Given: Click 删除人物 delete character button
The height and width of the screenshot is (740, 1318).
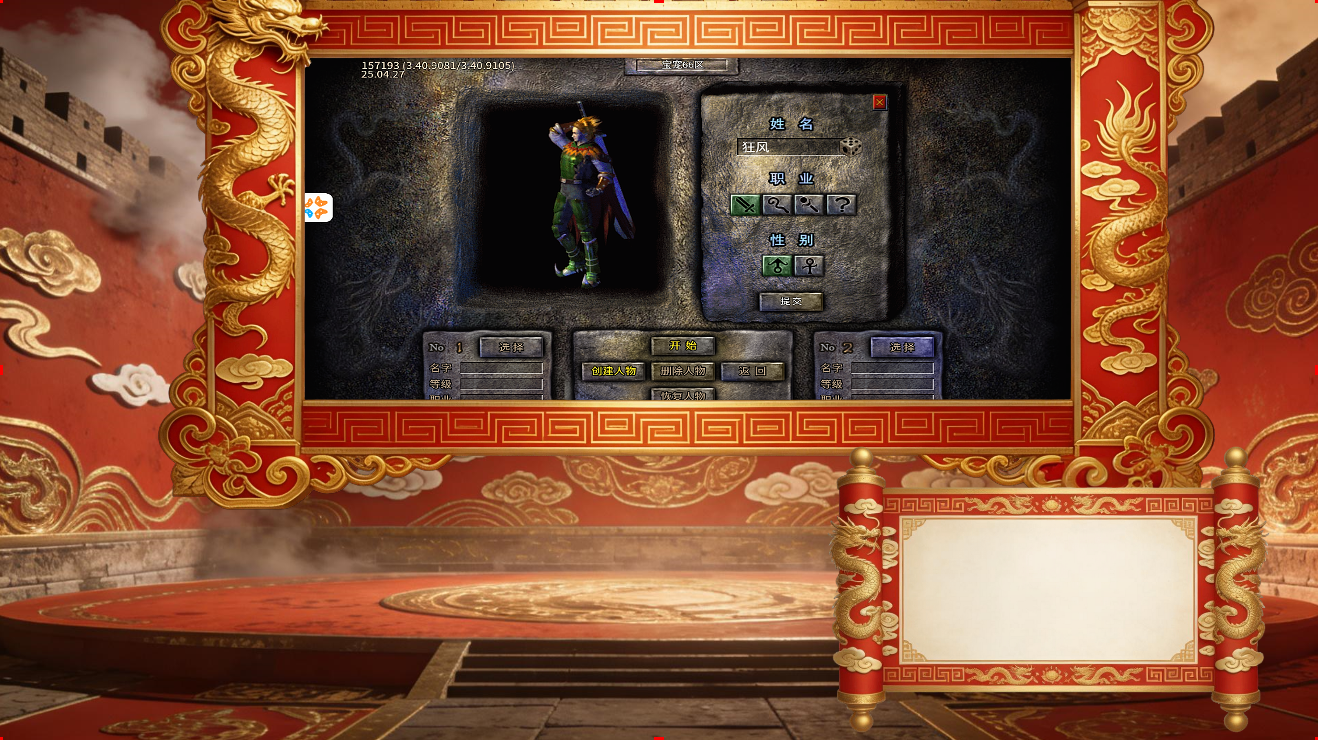Looking at the screenshot, I should tap(683, 371).
